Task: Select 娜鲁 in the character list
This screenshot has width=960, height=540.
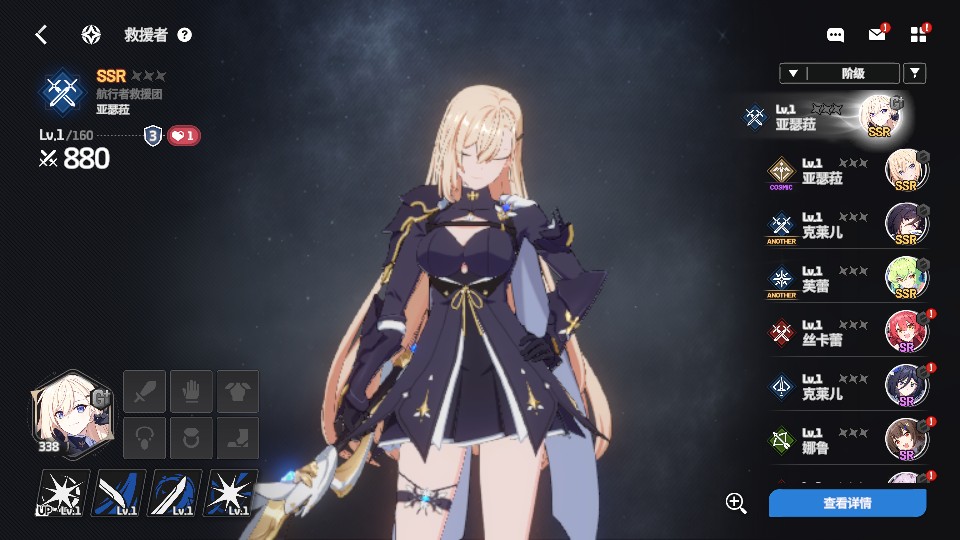Action: (x=846, y=441)
